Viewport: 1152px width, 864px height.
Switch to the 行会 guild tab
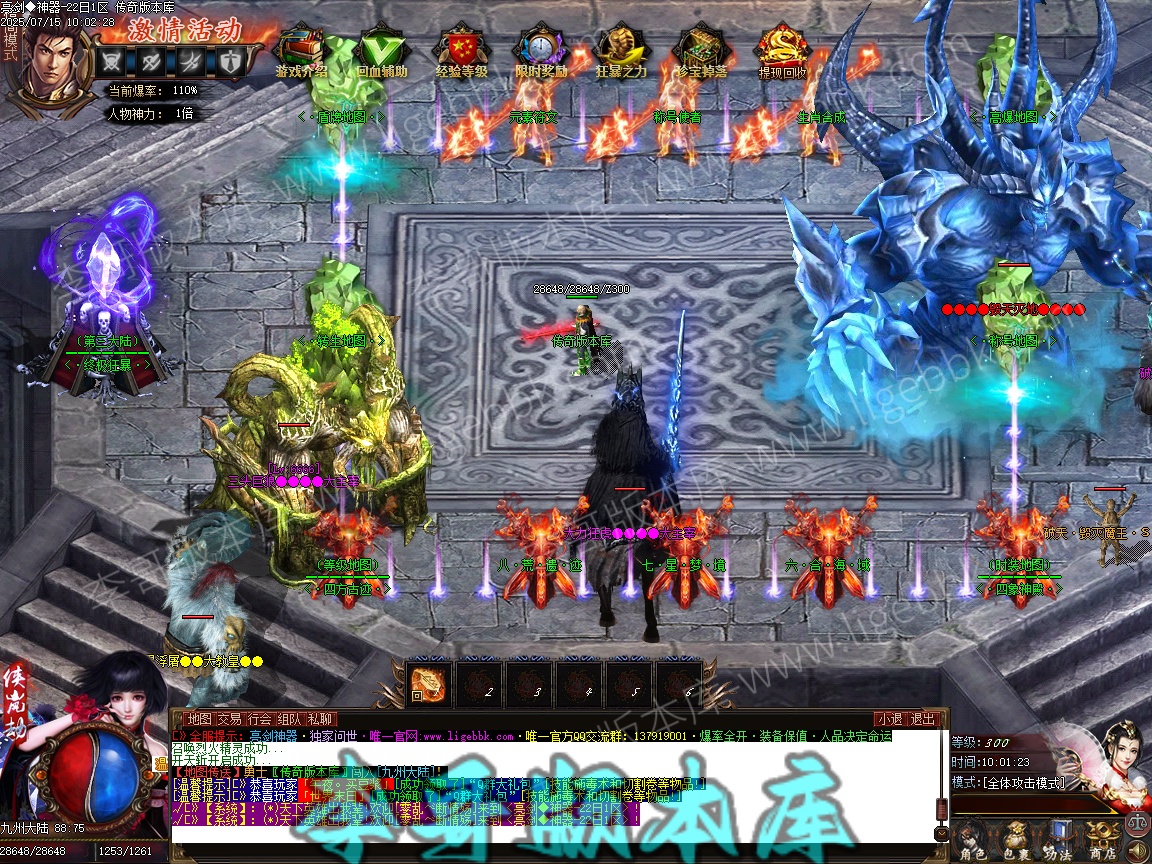260,719
